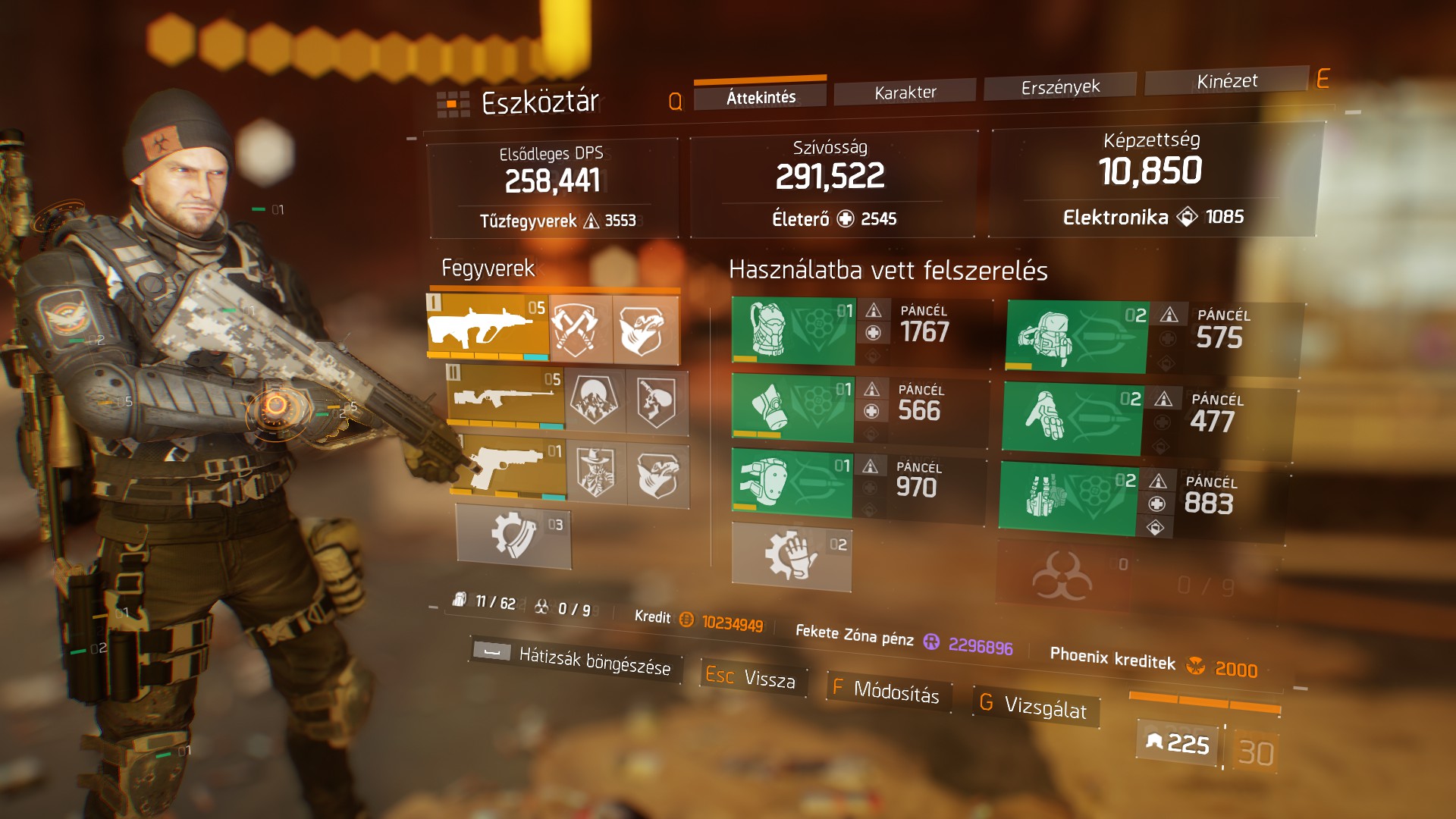The height and width of the screenshot is (819, 1456).
Task: Select the primary assault rifle weapon slot
Action: [488, 328]
